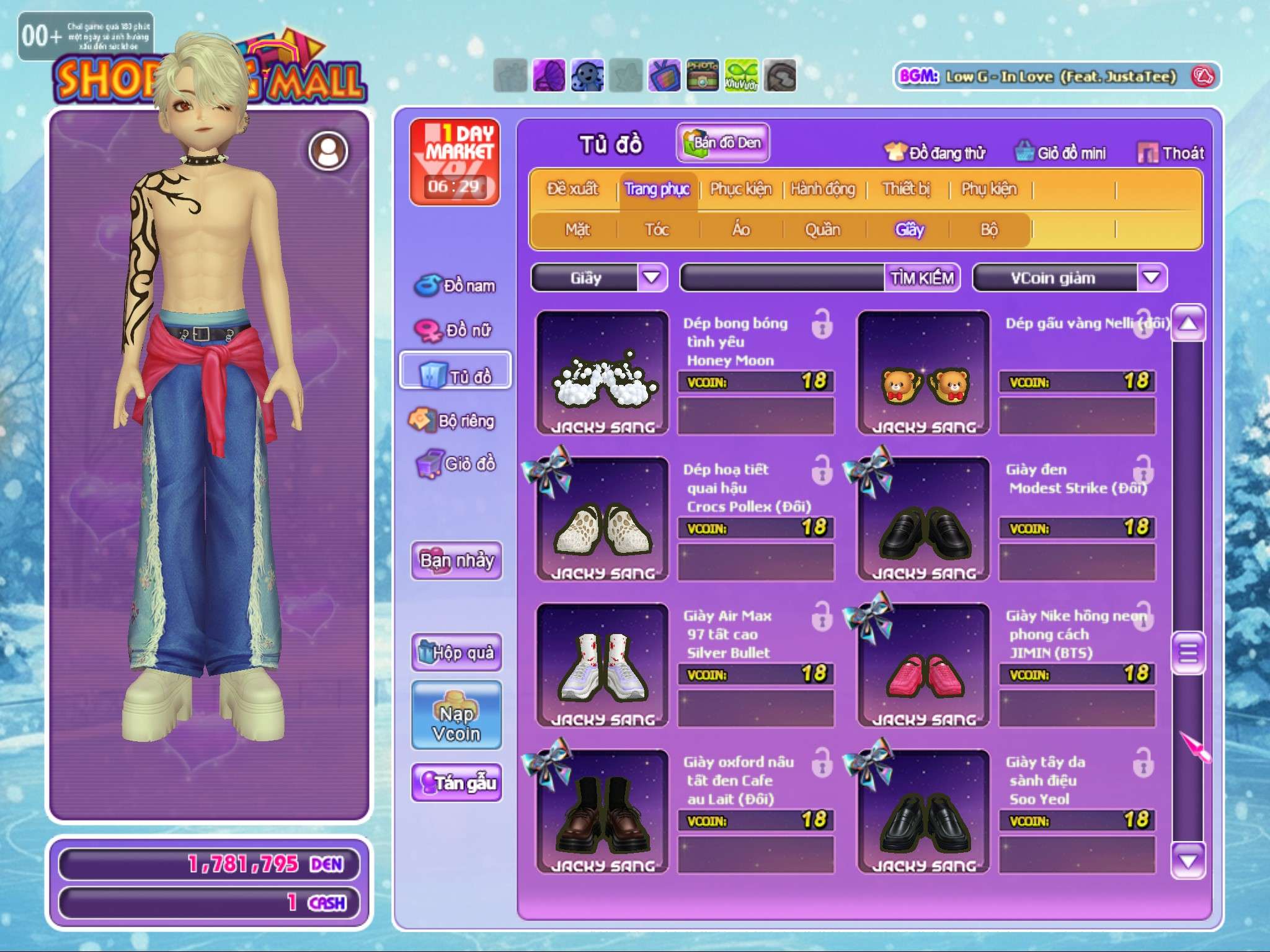Click the character profile avatar icon
Screen dimensions: 1270x952
[328, 151]
